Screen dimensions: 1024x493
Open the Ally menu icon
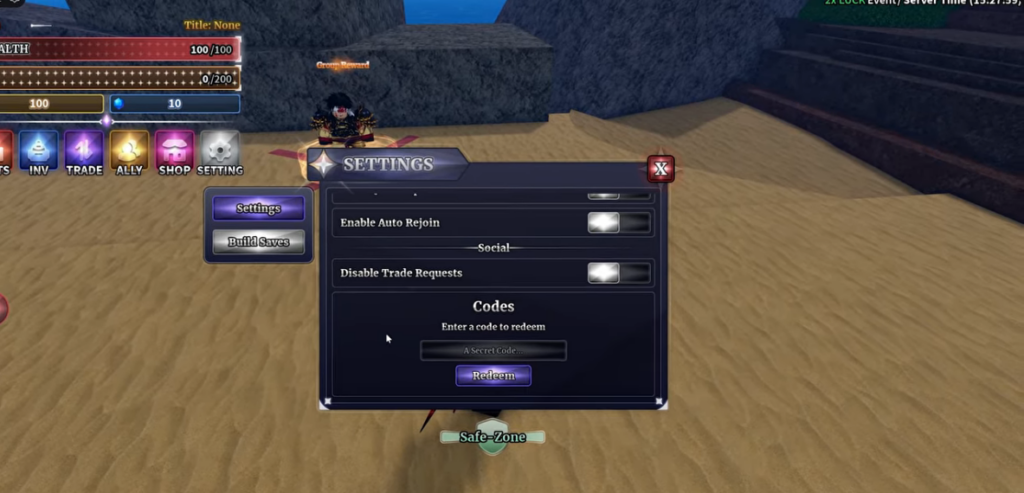pyautogui.click(x=129, y=150)
